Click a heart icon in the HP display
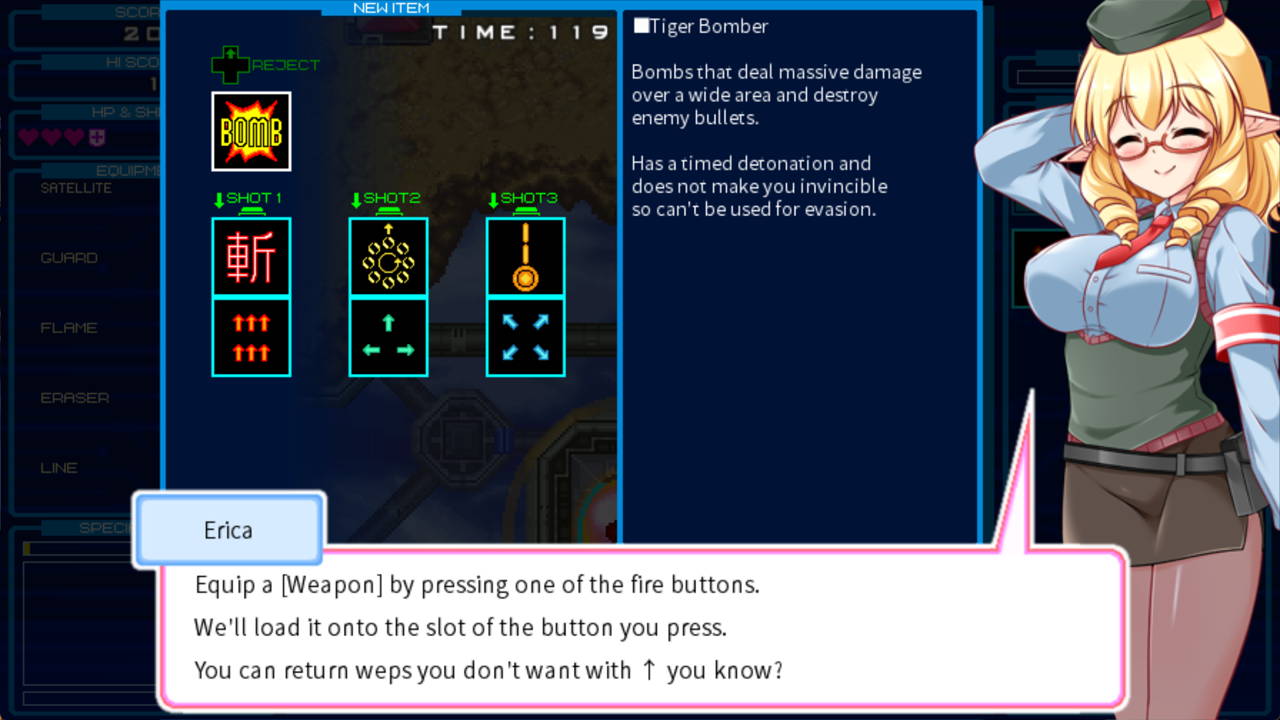The height and width of the screenshot is (720, 1280). [27, 137]
